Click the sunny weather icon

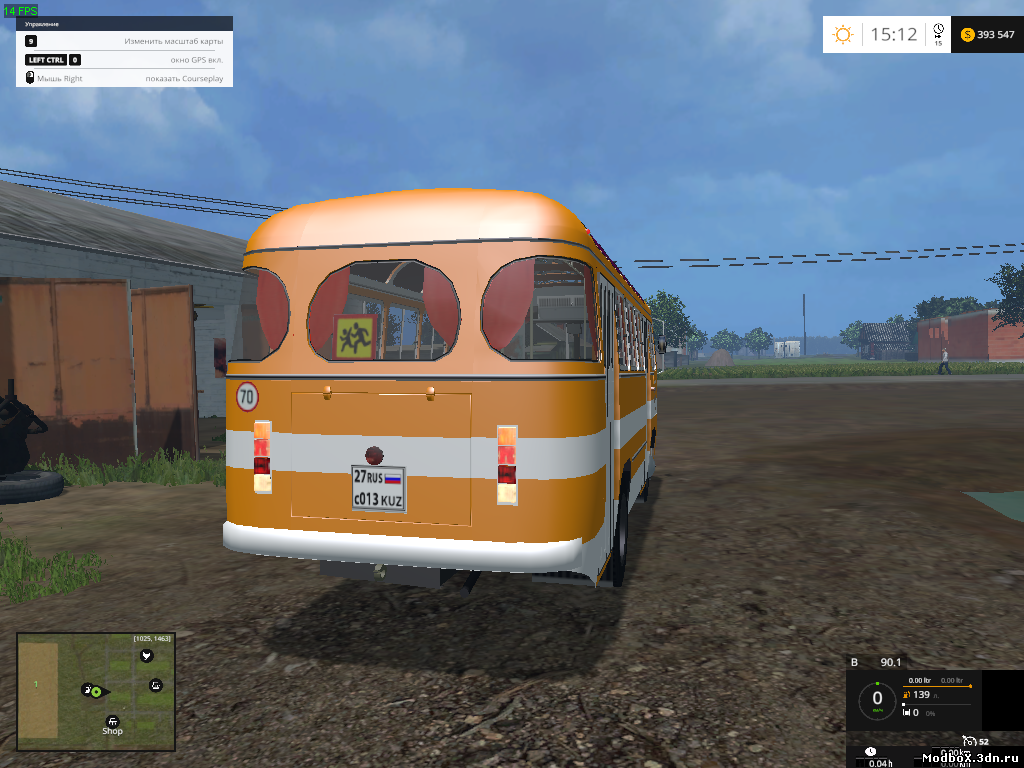843,35
